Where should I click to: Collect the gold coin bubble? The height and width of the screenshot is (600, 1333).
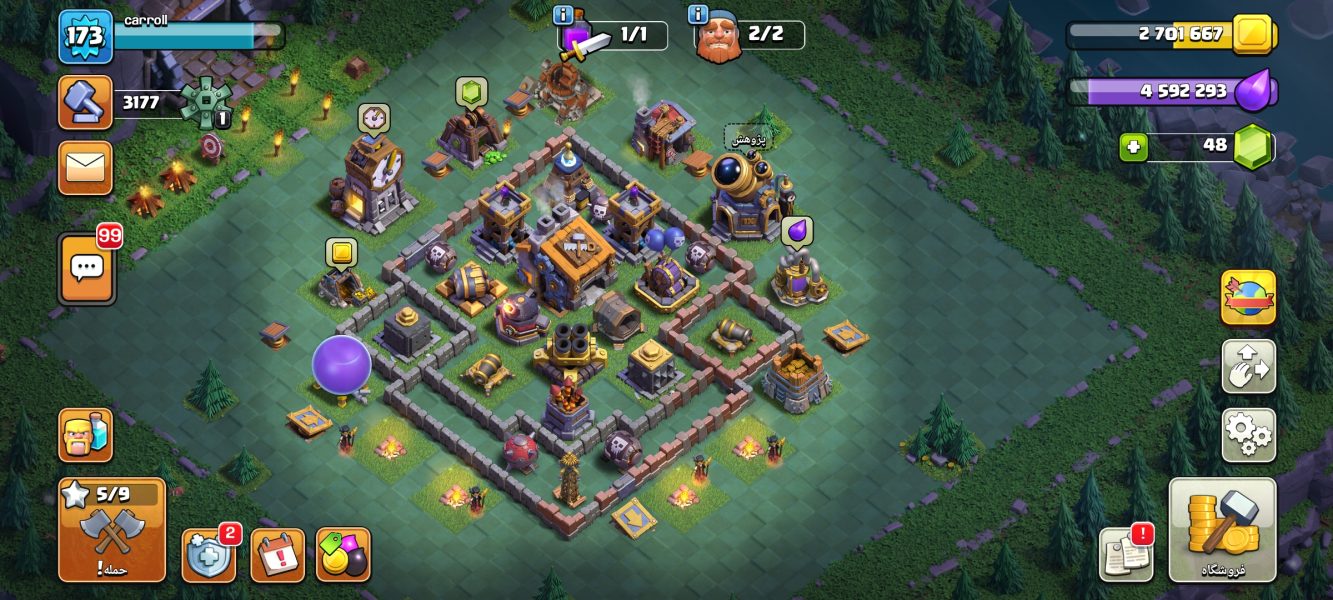pyautogui.click(x=341, y=253)
